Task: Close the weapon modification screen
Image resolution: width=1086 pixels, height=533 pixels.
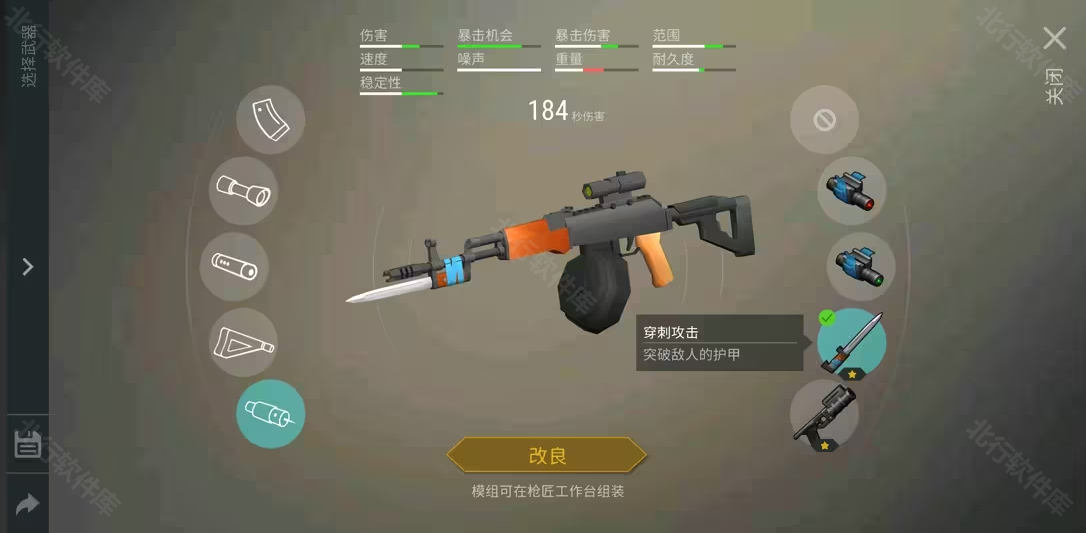Action: 1054,40
